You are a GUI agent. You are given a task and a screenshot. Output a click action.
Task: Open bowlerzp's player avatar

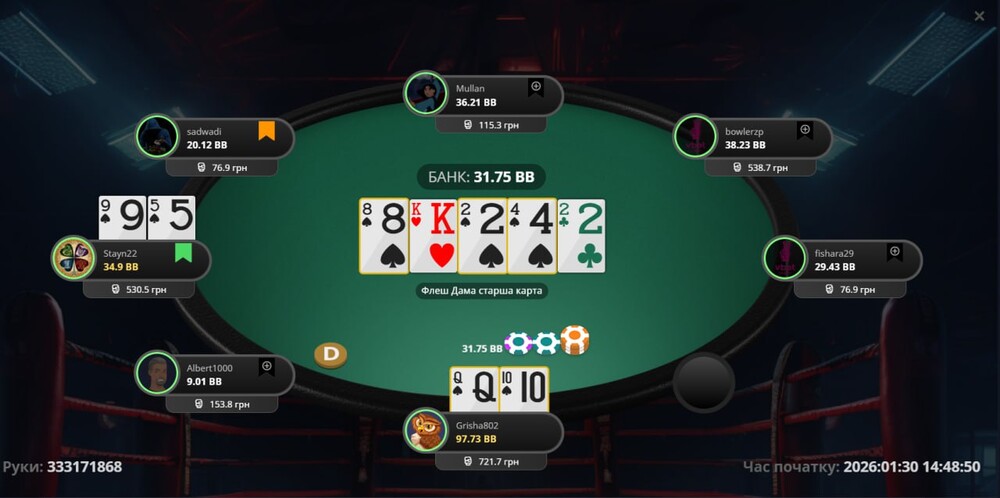pyautogui.click(x=694, y=137)
